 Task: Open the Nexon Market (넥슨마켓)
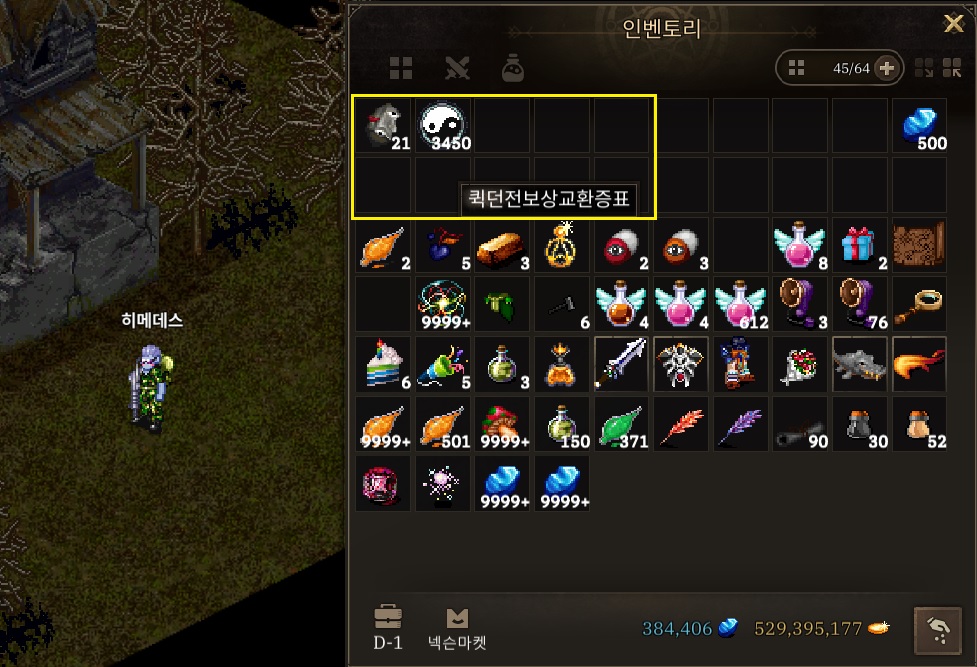point(457,627)
